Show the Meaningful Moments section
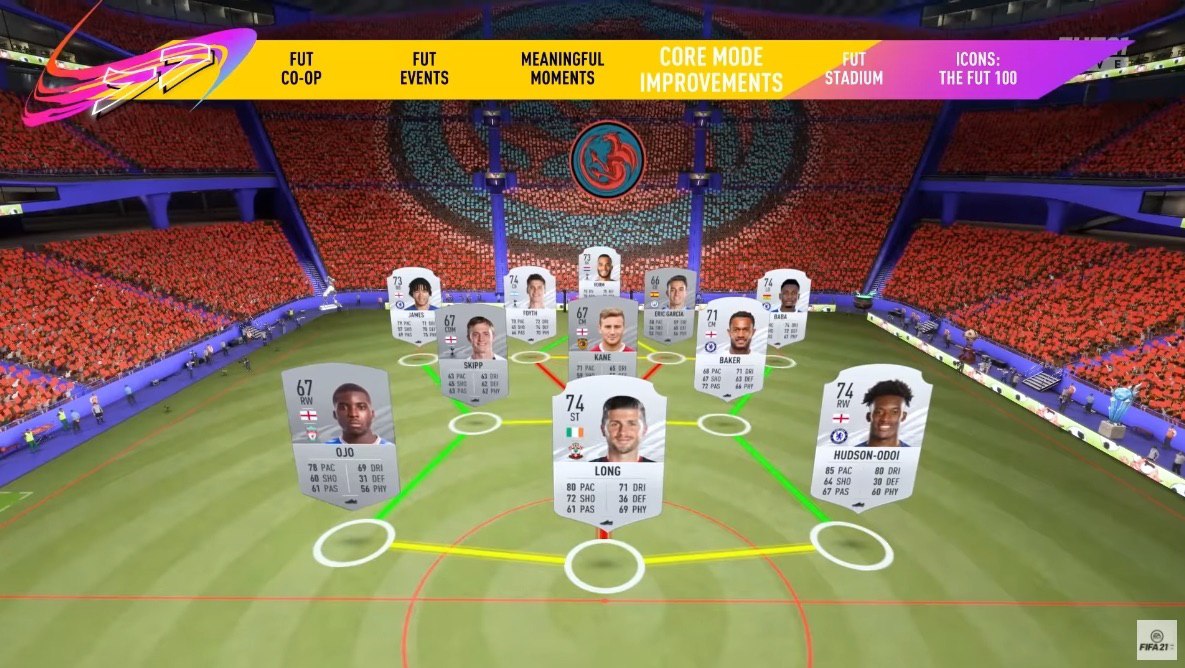1185x668 pixels. 562,69
